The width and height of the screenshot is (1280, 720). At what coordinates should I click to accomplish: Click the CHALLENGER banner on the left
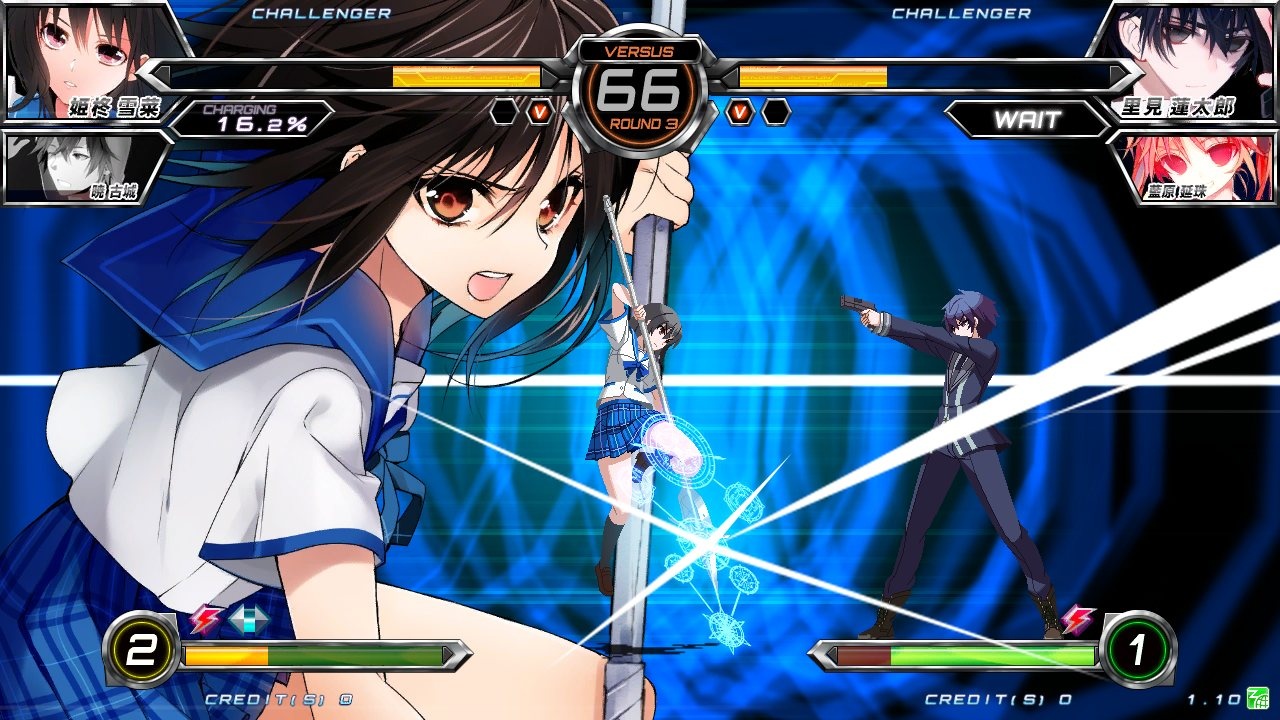[x=321, y=14]
